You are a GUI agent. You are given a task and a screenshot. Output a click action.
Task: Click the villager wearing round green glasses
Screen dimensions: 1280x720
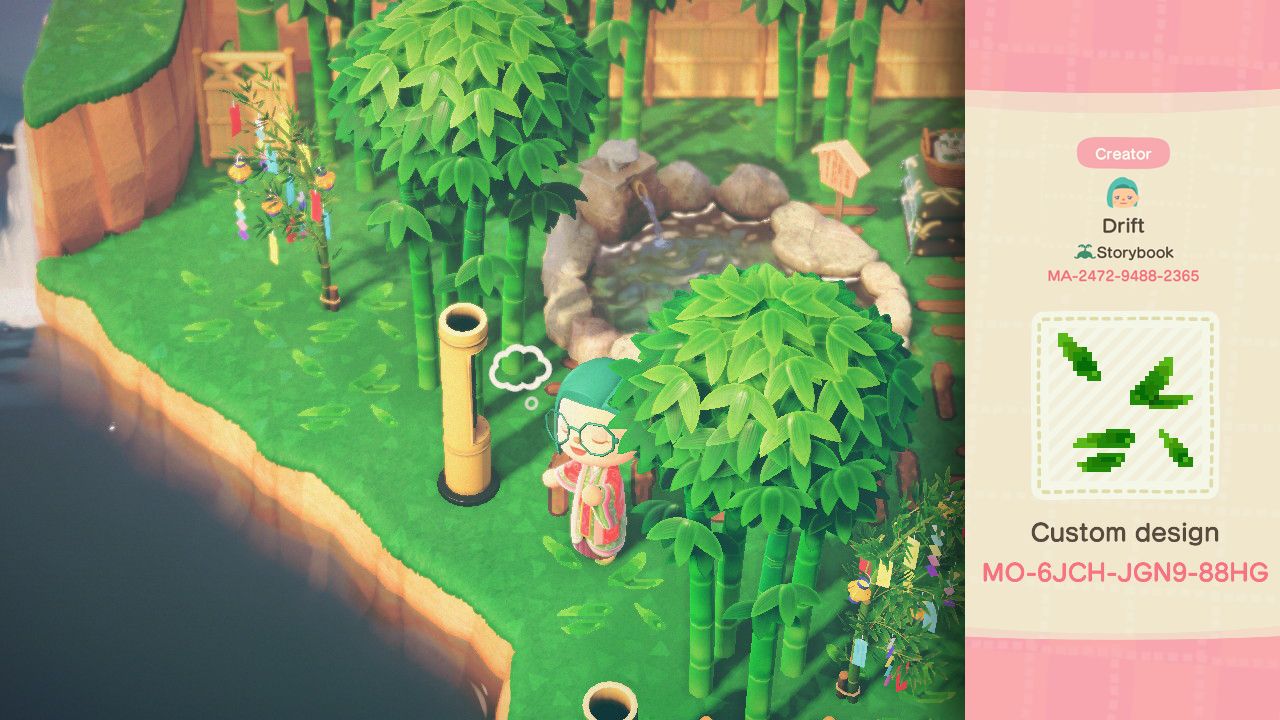[590, 440]
